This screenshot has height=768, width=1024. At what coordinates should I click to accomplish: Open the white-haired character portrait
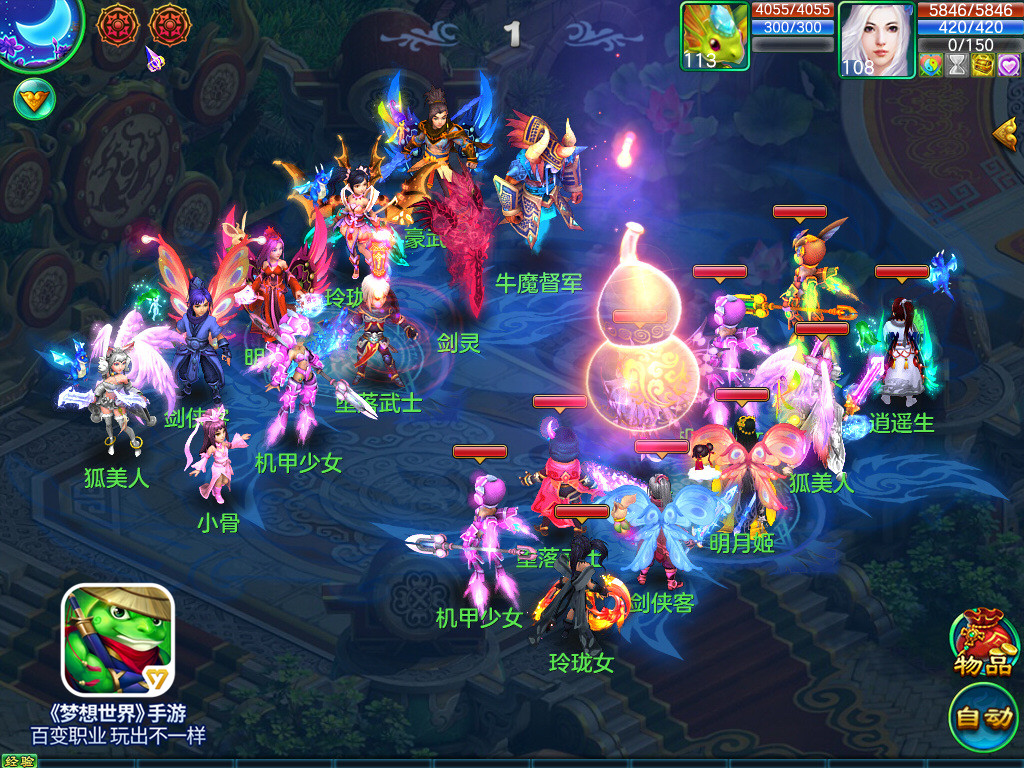pos(876,39)
